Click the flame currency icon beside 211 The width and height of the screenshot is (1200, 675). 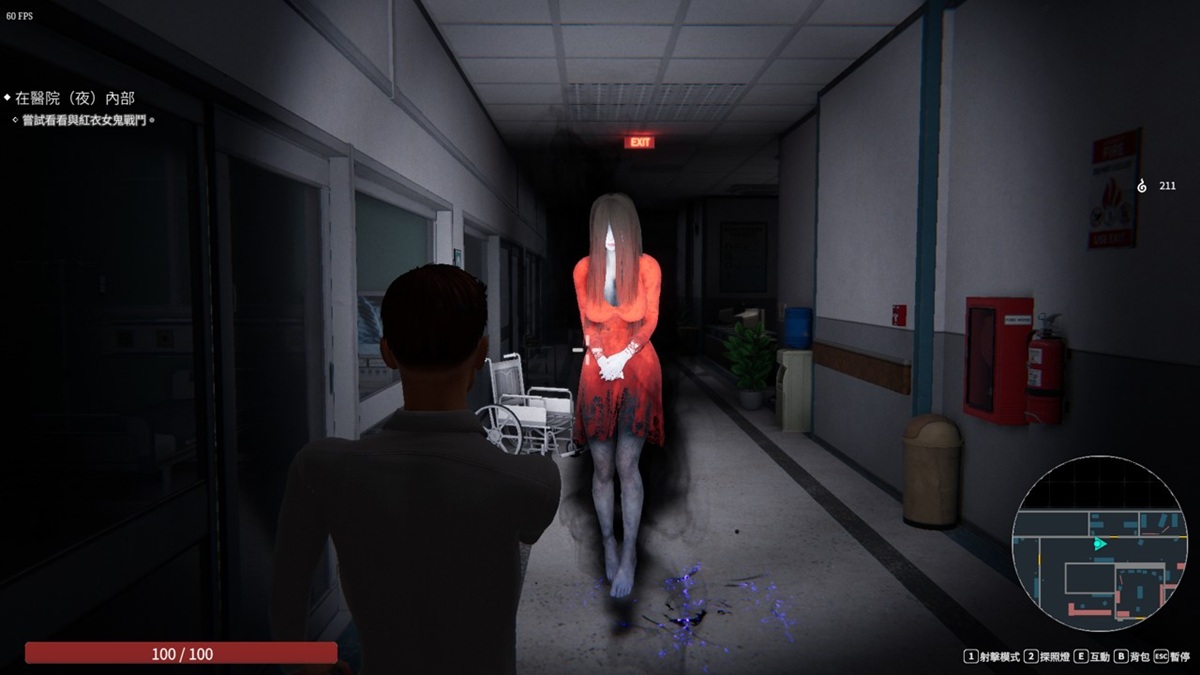1142,186
